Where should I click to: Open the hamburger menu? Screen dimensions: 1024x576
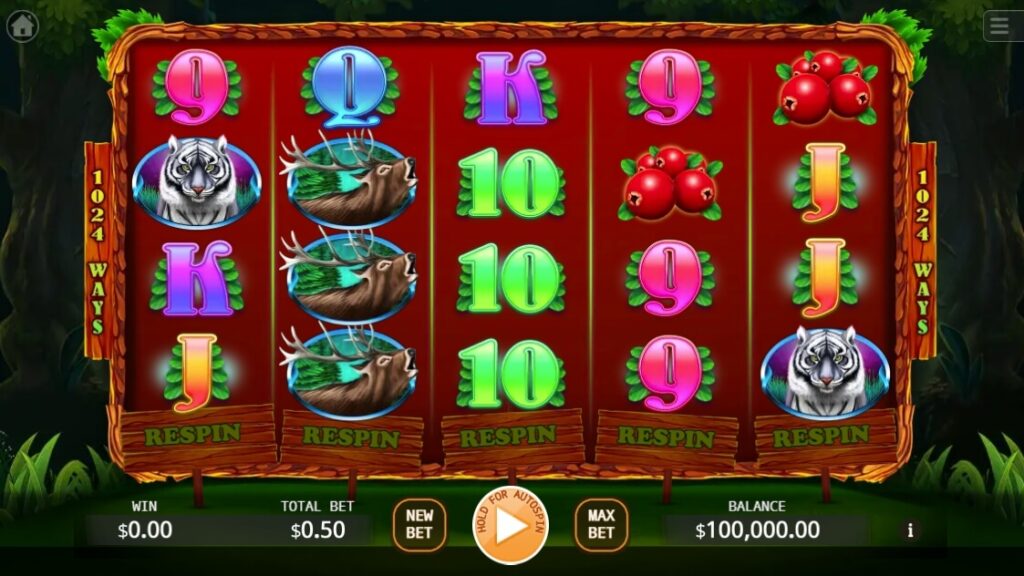pos(1001,26)
